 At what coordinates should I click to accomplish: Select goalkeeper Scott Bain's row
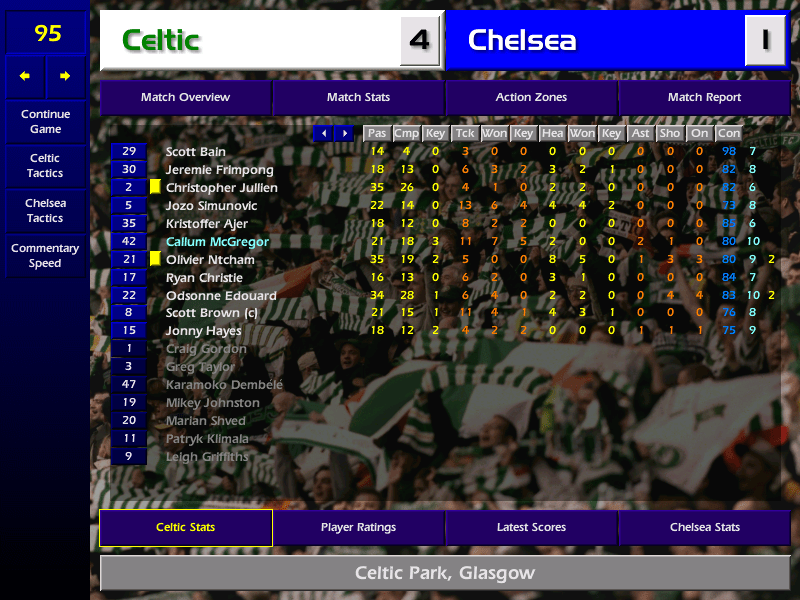196,152
